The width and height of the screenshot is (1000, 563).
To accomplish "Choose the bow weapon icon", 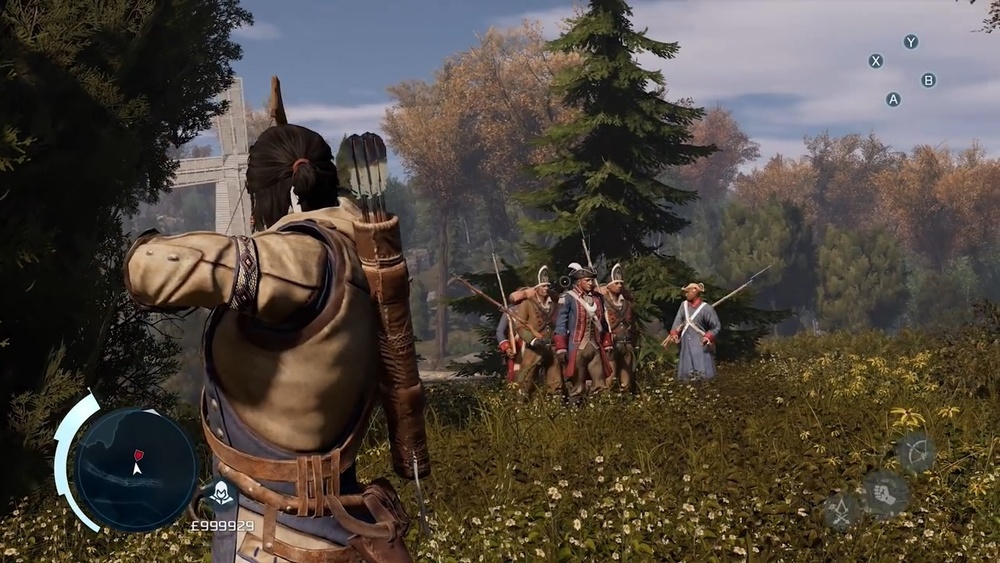I will (916, 452).
